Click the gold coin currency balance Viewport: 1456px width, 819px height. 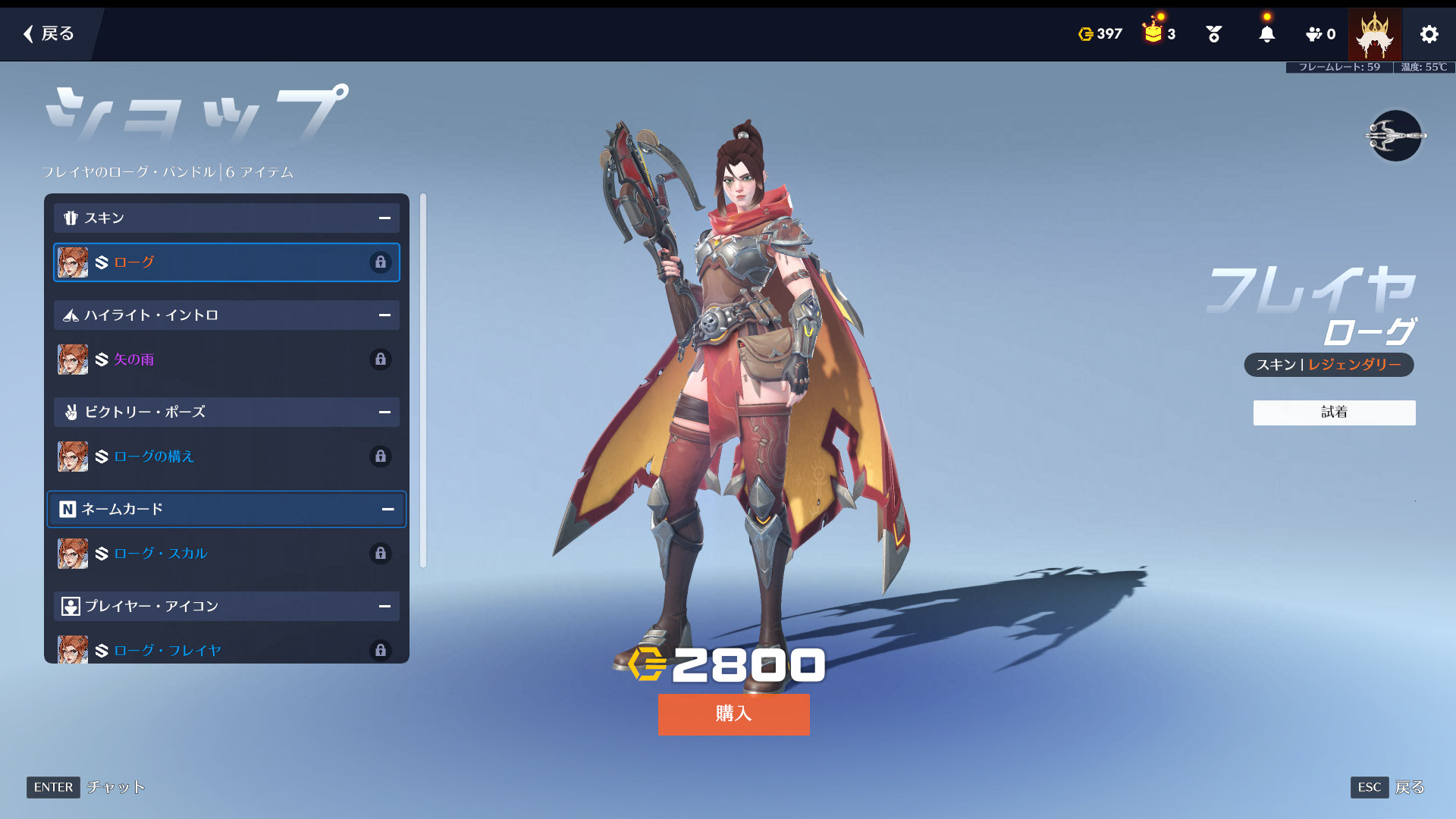[1100, 34]
